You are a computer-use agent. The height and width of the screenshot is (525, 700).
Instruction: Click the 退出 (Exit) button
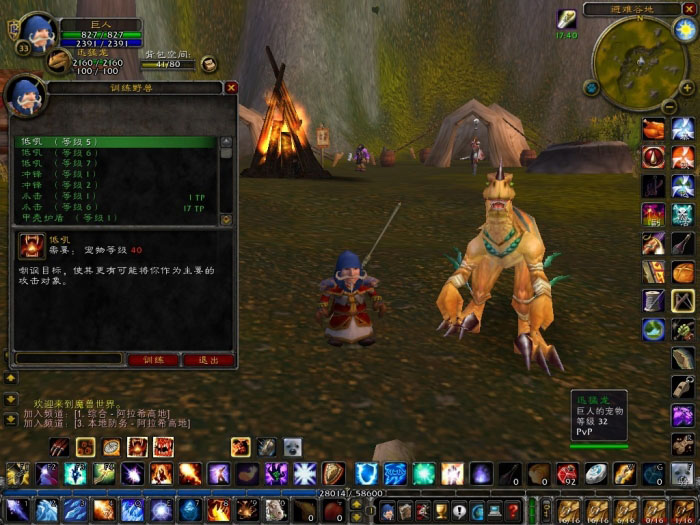tap(208, 360)
